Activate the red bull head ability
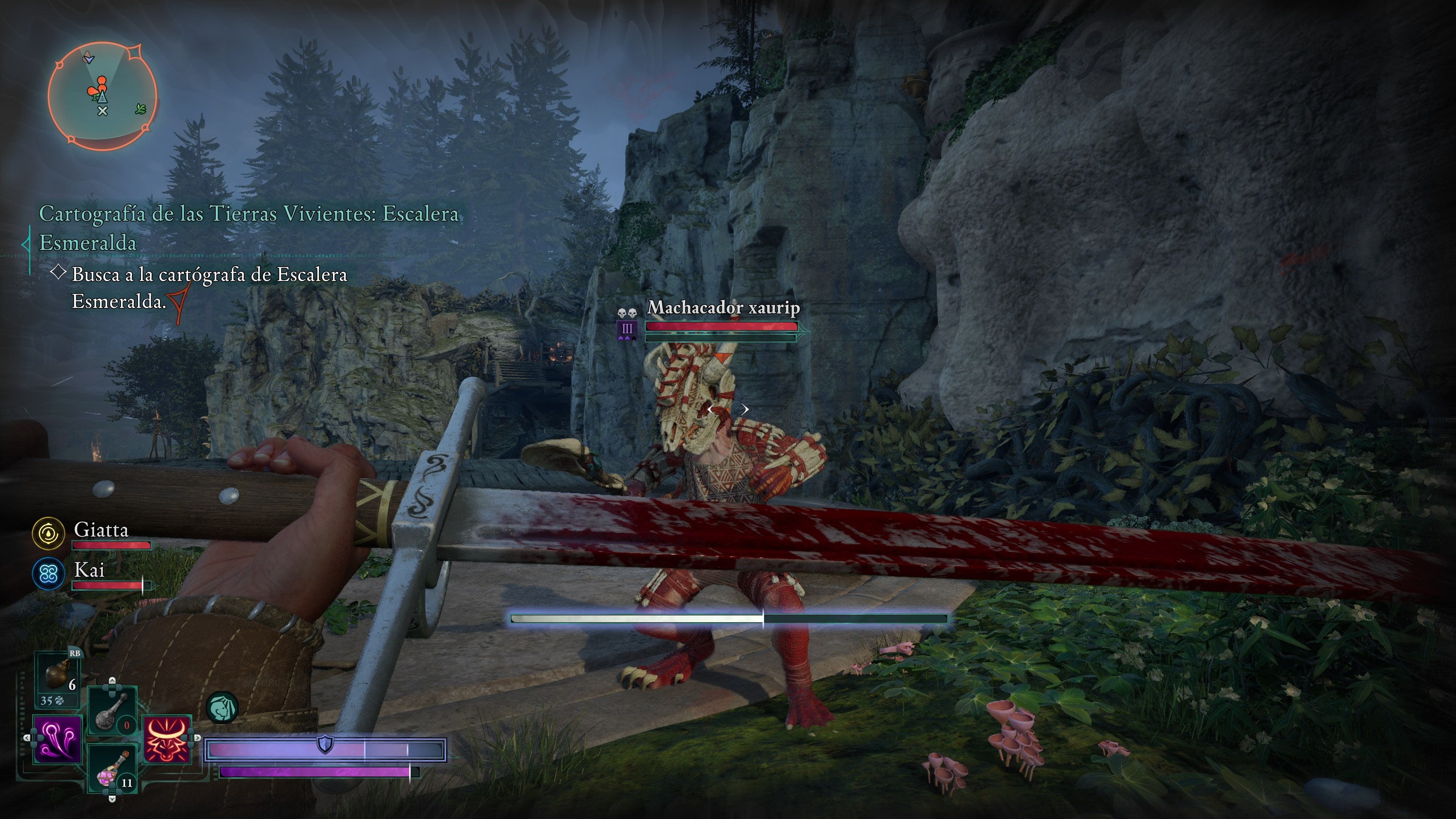Viewport: 1456px width, 819px height. click(167, 738)
